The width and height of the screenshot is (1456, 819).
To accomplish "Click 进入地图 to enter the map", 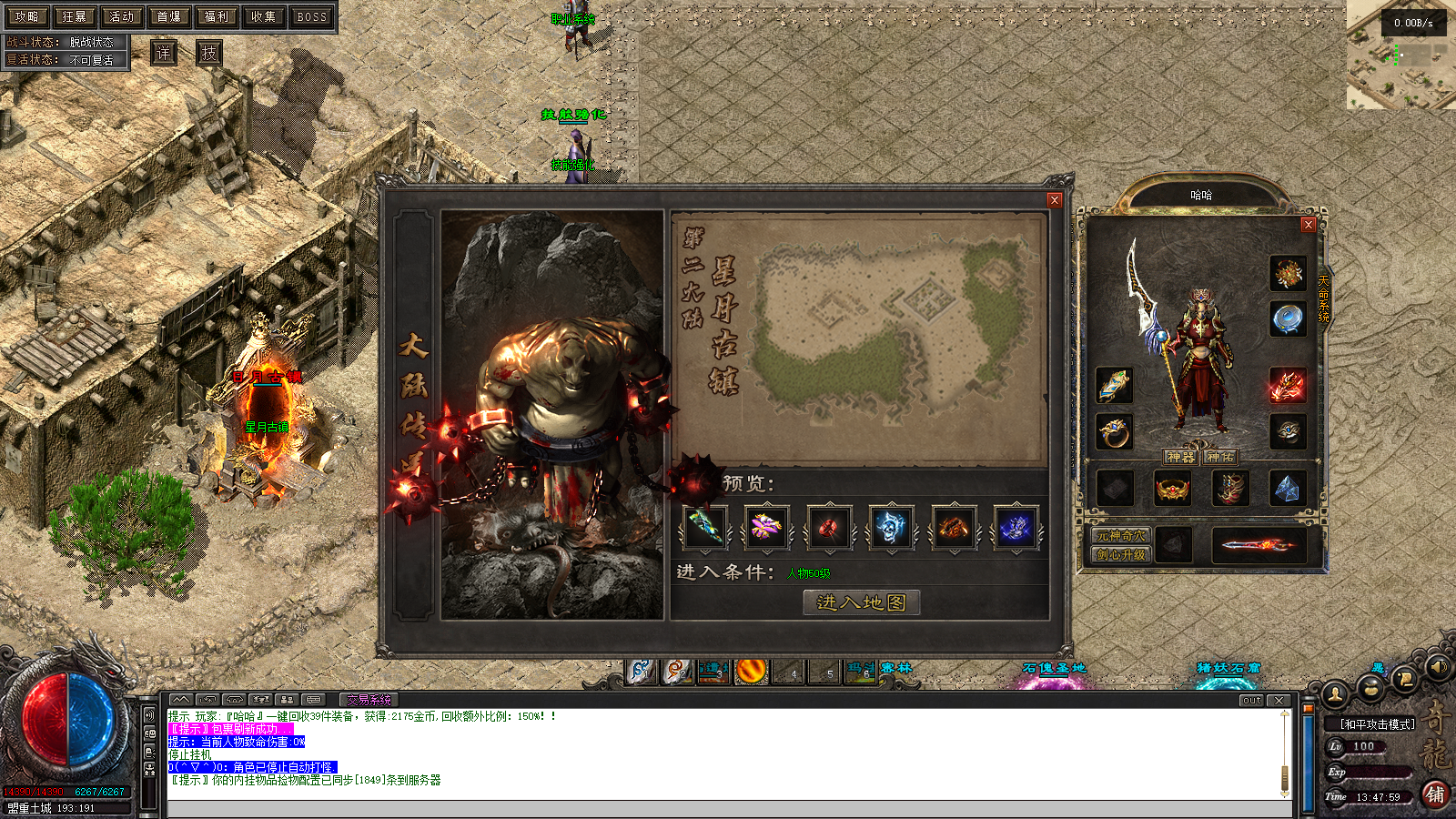I will (861, 602).
